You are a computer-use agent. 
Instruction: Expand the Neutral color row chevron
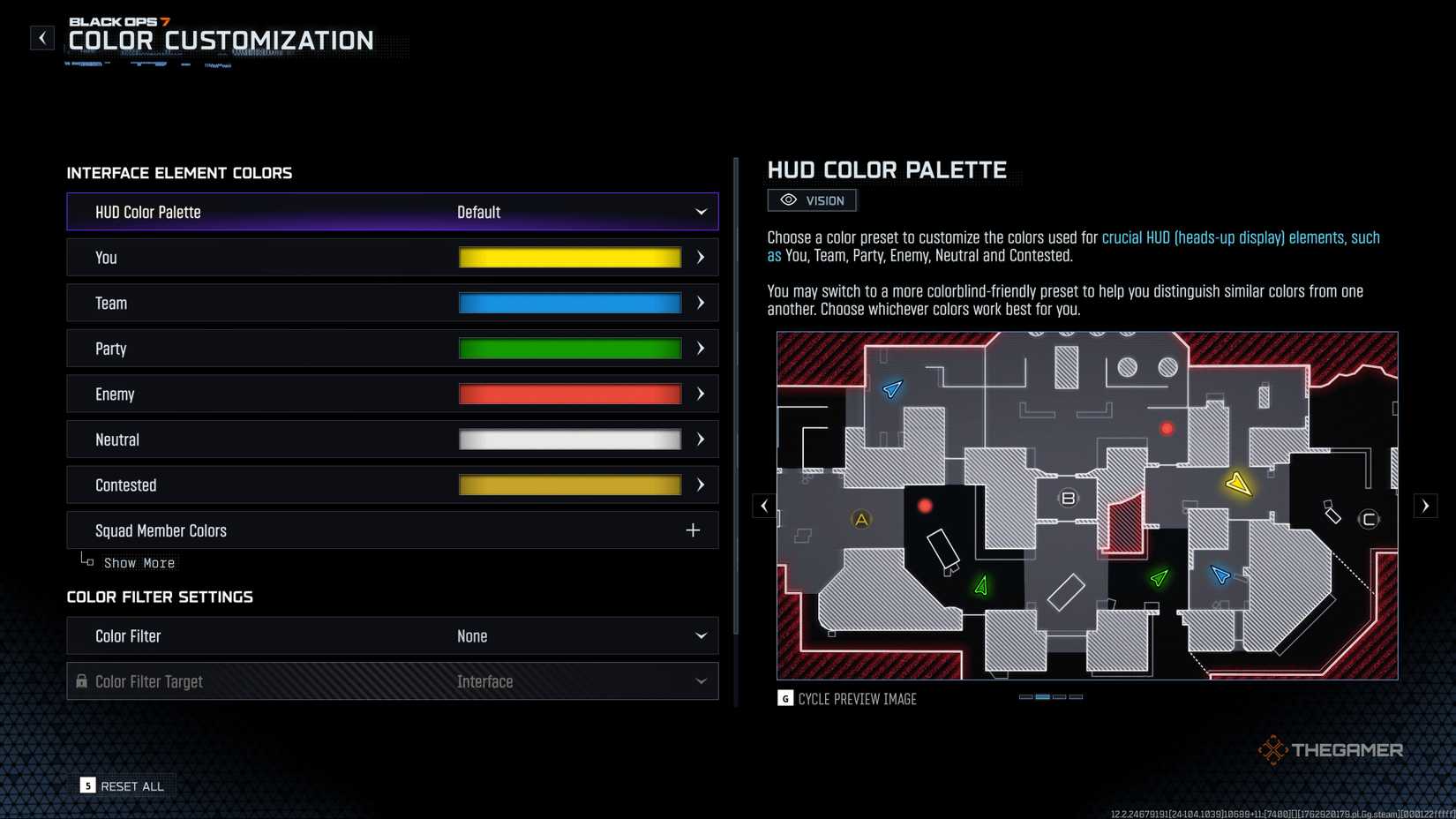(700, 439)
